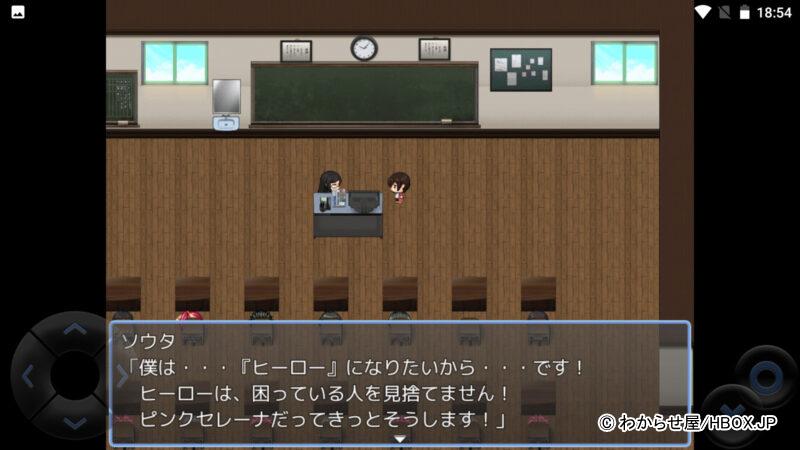The width and height of the screenshot is (800, 450).
Task: Tap the D-pad left arrow
Action: (27, 377)
